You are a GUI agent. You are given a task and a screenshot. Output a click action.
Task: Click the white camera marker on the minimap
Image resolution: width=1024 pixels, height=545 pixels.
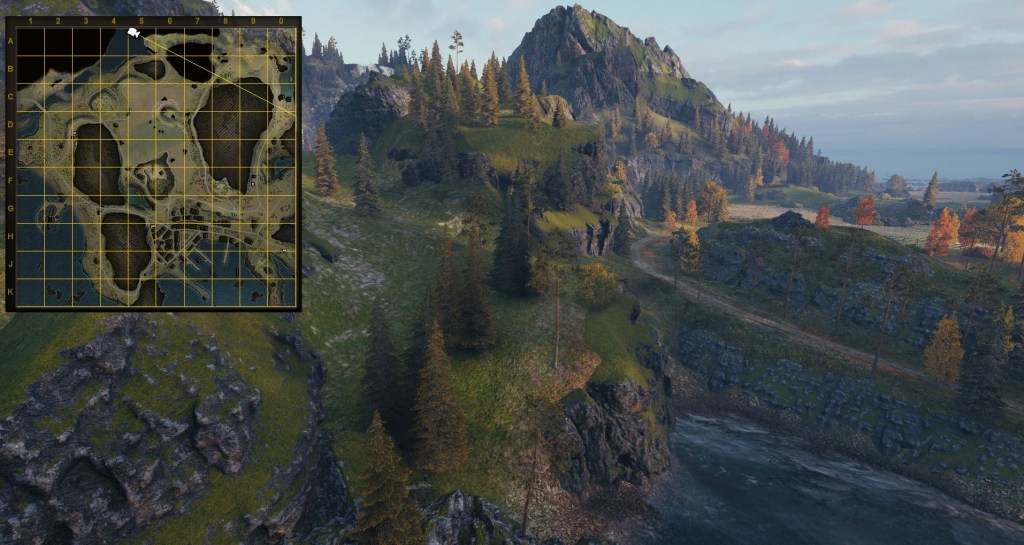[134, 34]
